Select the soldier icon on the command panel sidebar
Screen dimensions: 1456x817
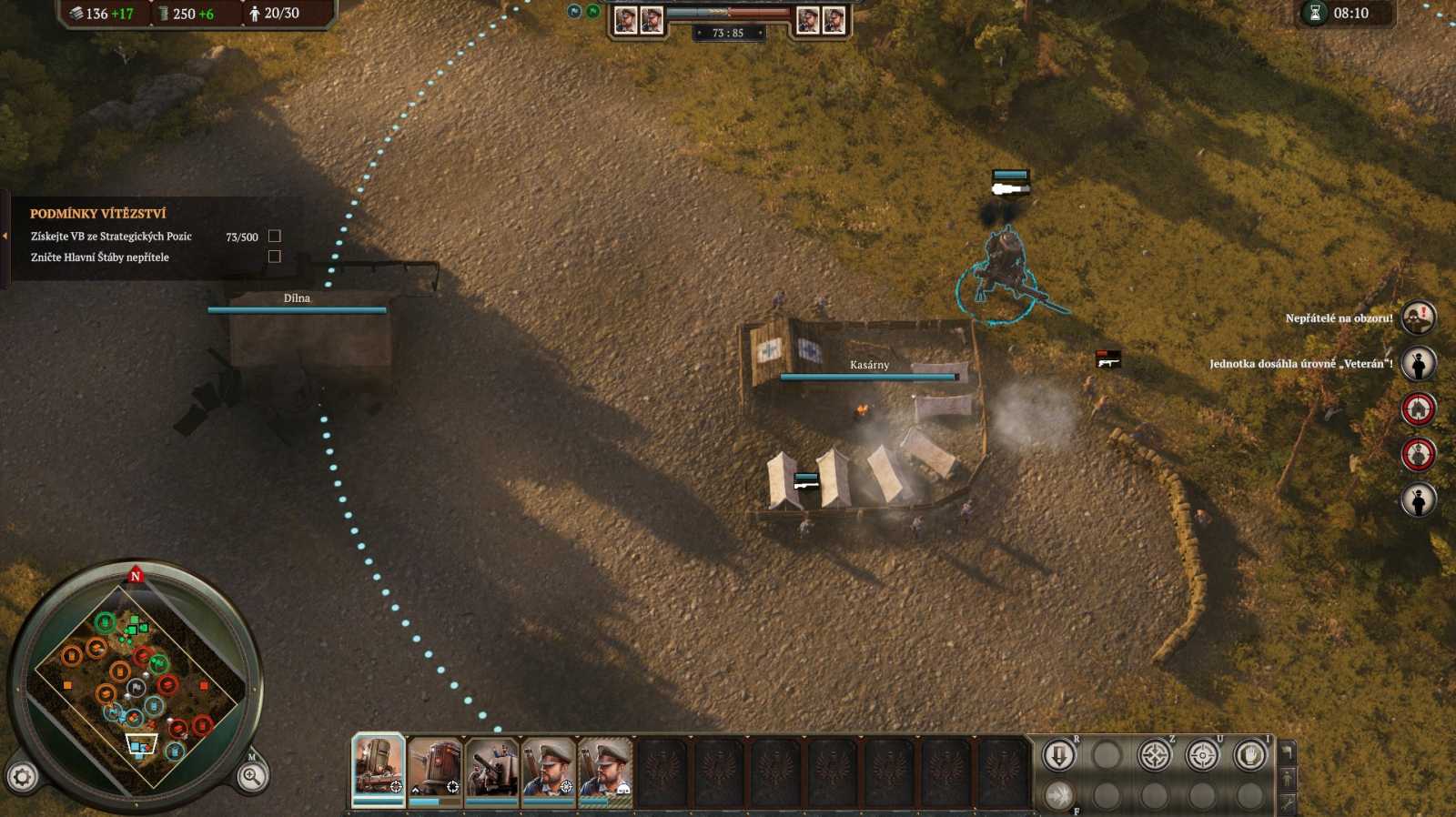click(1288, 779)
